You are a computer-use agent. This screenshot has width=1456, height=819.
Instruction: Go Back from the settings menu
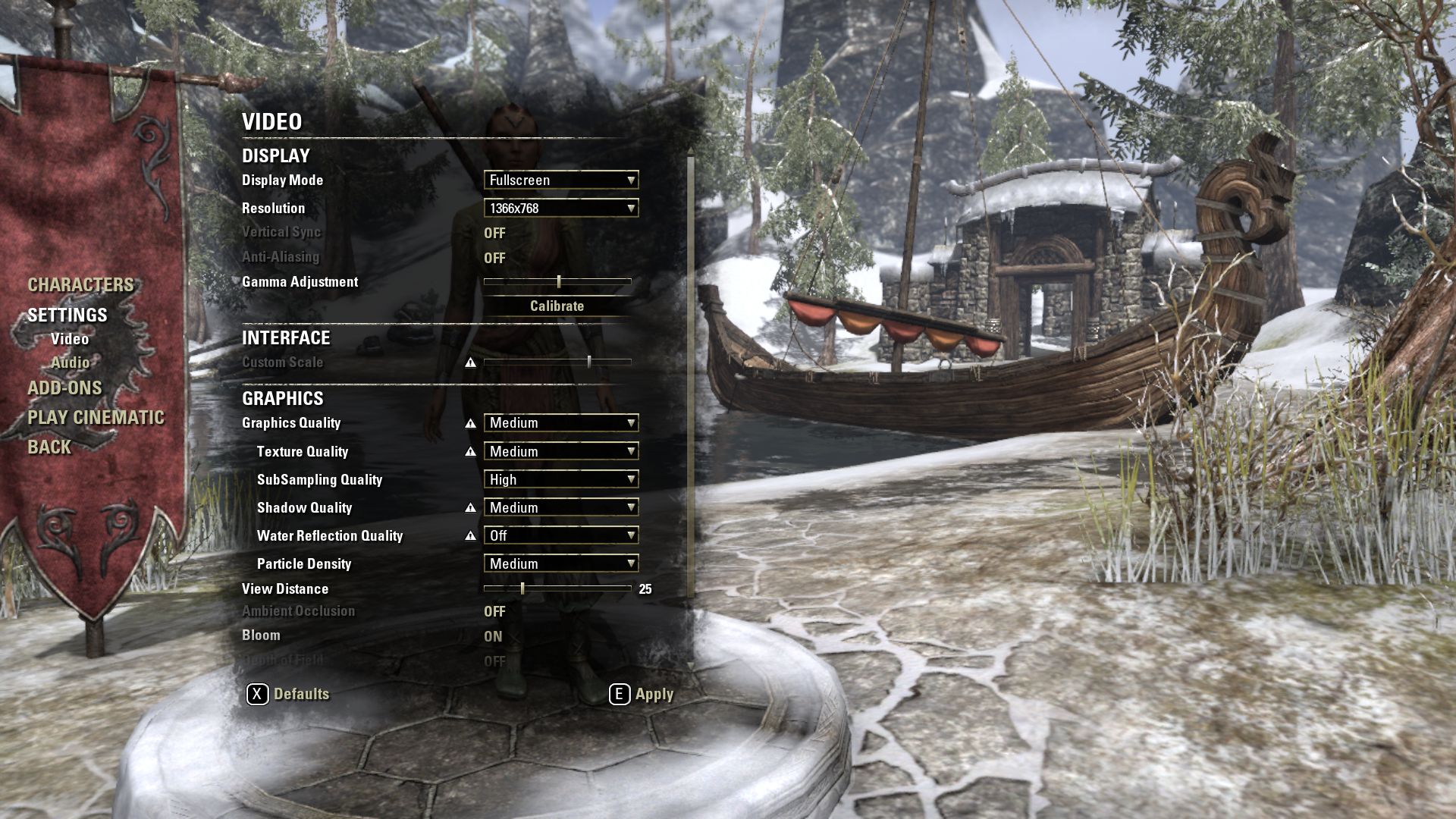49,447
